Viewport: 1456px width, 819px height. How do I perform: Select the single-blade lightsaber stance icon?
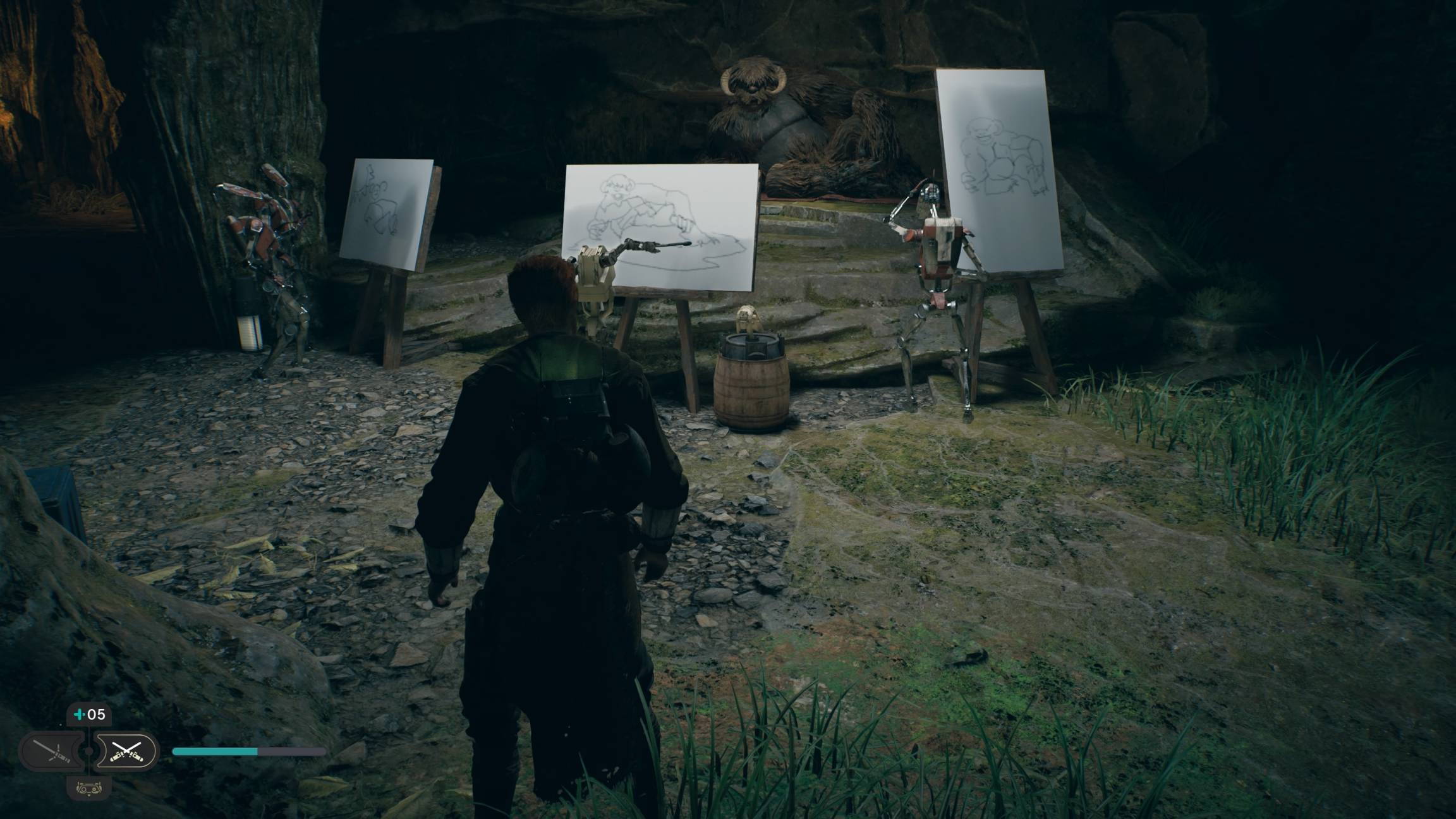coord(51,752)
